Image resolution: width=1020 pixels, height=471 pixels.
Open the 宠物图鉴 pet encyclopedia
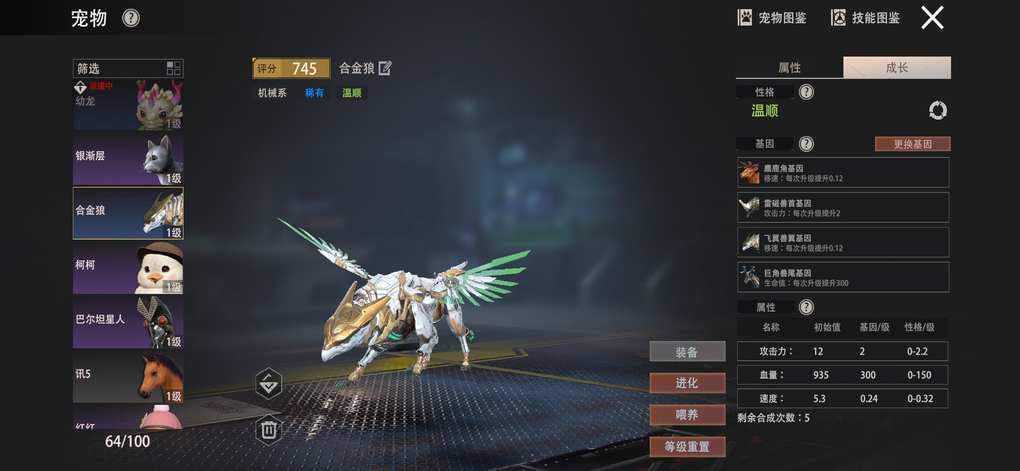coord(772,18)
